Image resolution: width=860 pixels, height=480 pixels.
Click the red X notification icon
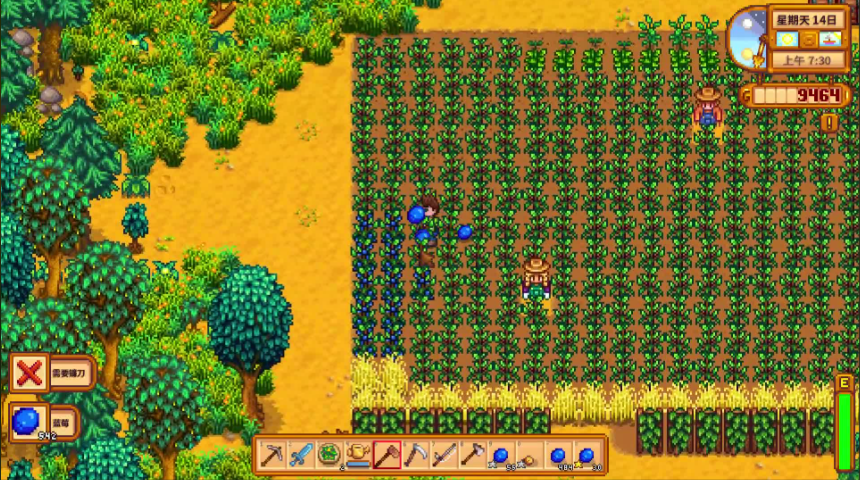pyautogui.click(x=30, y=374)
